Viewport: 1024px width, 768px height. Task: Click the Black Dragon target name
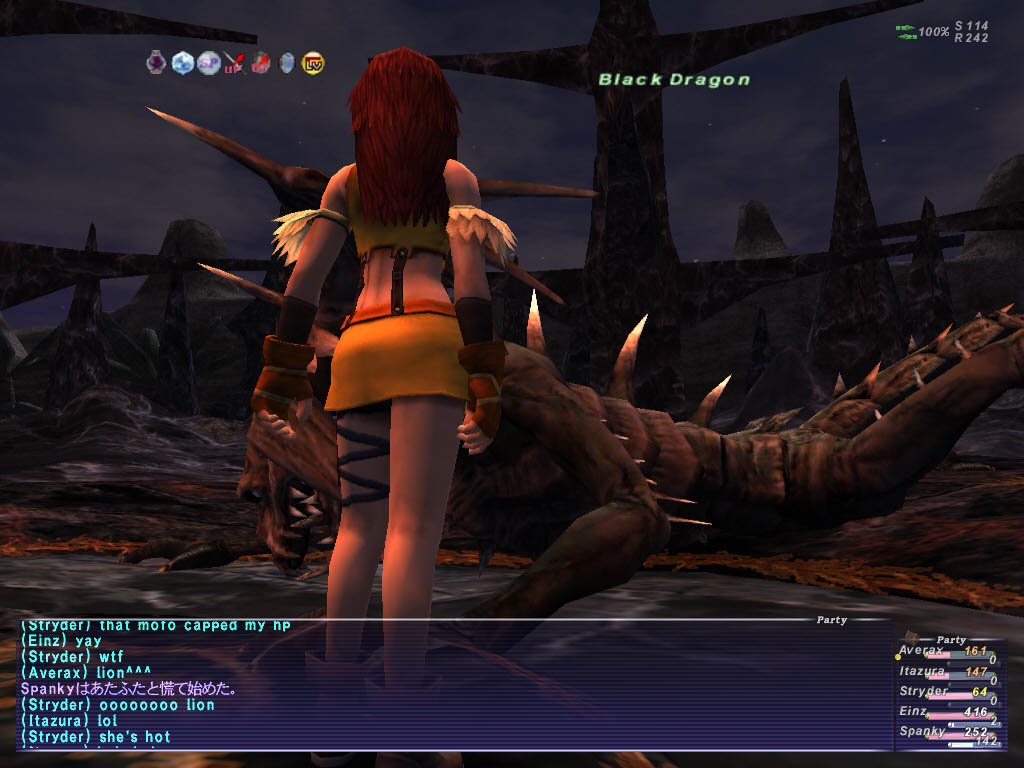point(674,80)
